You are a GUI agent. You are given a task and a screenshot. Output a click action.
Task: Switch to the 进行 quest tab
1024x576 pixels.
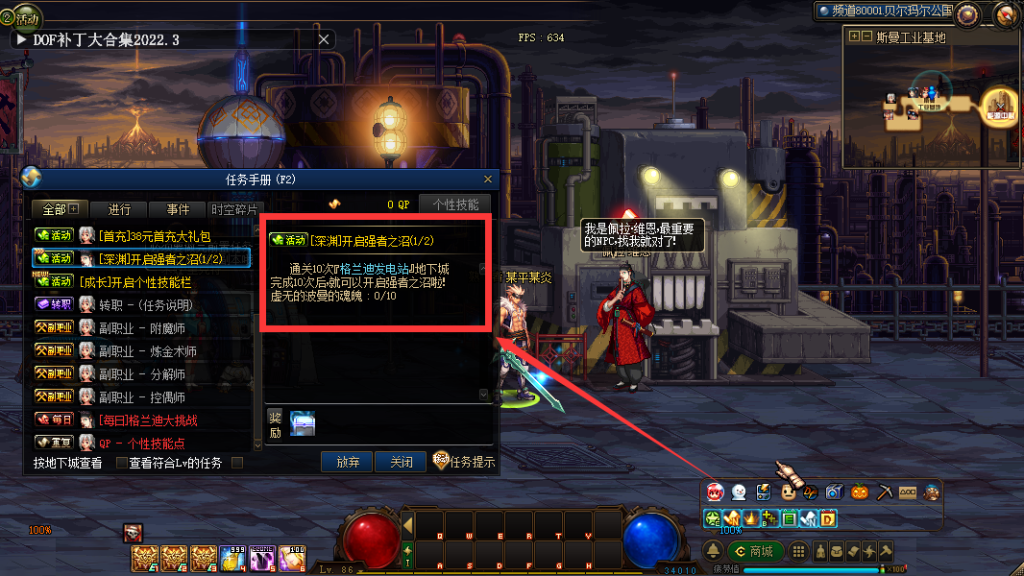tap(119, 210)
